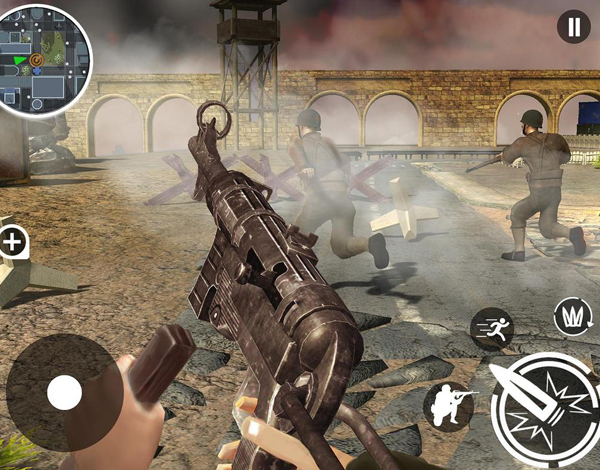Image resolution: width=600 pixels, height=470 pixels.
Task: Open the circular minimap
Action: click(46, 60)
